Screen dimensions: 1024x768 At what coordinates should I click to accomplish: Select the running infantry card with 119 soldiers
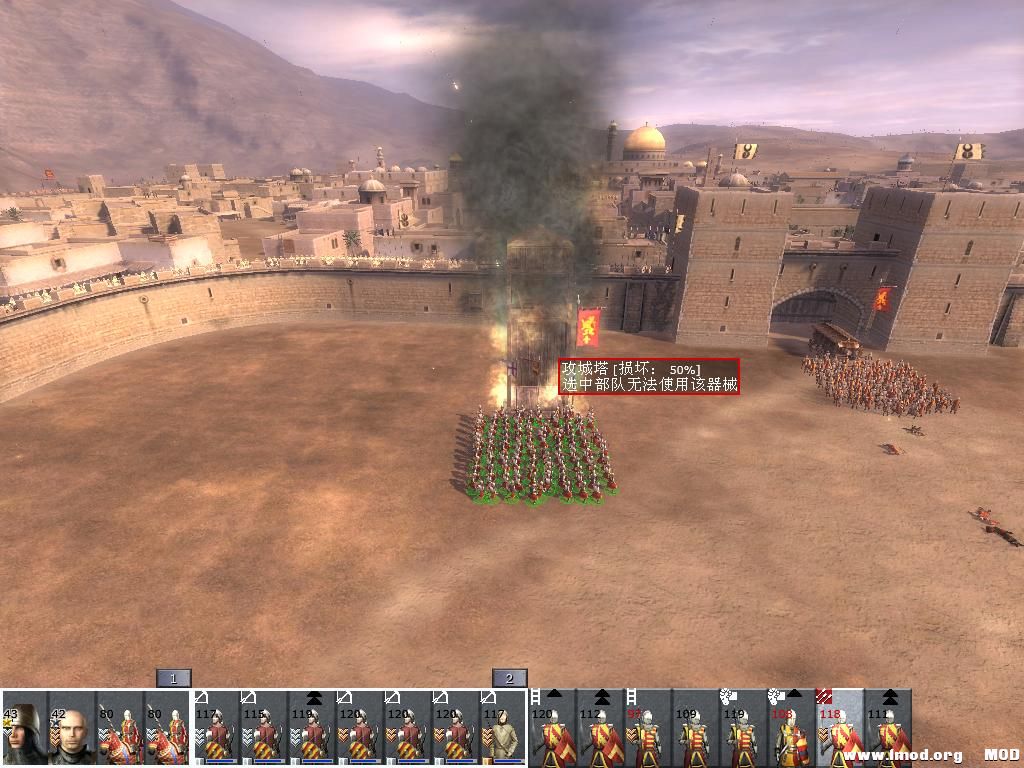744,728
